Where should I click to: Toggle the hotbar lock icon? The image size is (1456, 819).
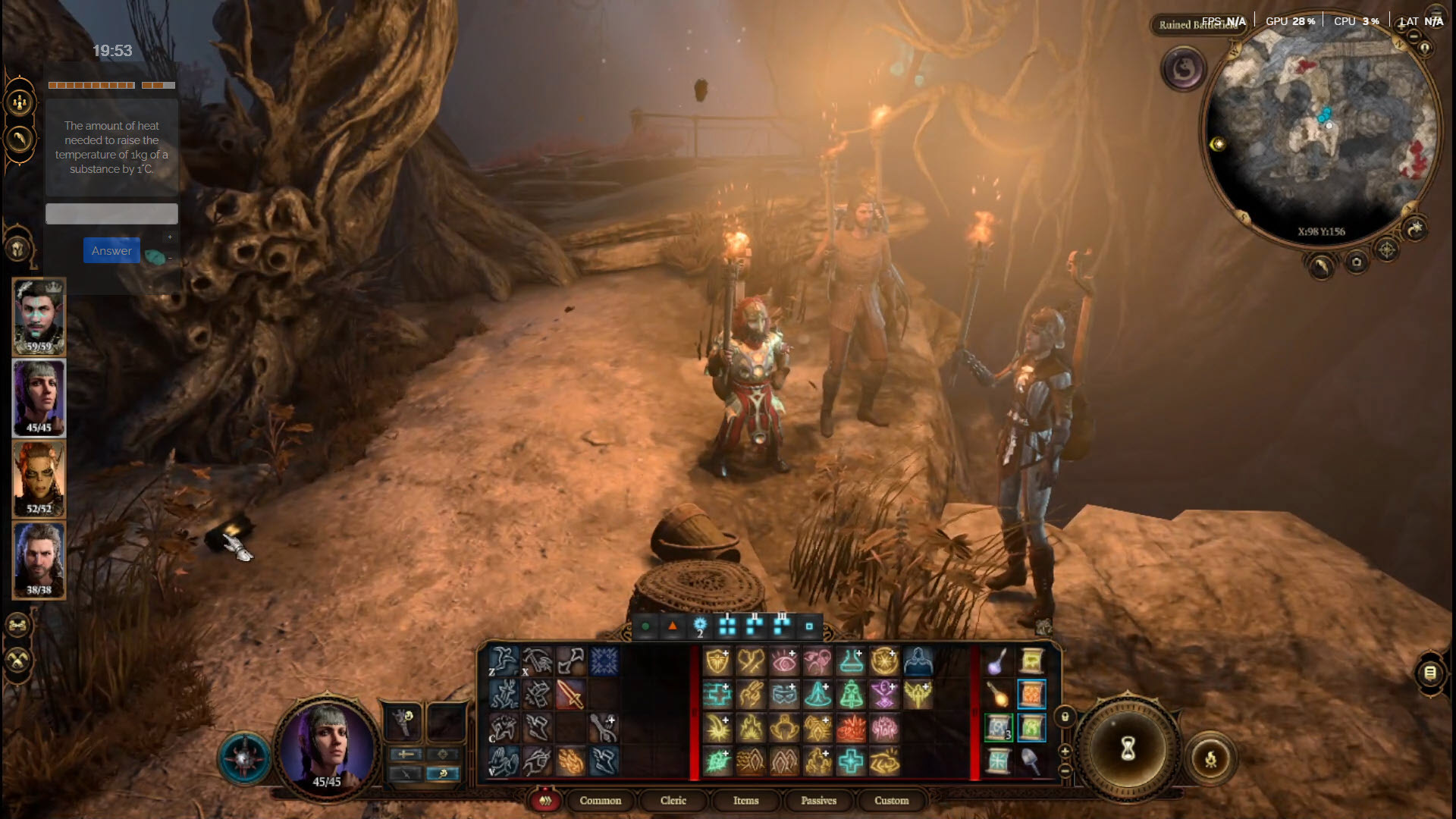point(1065,717)
